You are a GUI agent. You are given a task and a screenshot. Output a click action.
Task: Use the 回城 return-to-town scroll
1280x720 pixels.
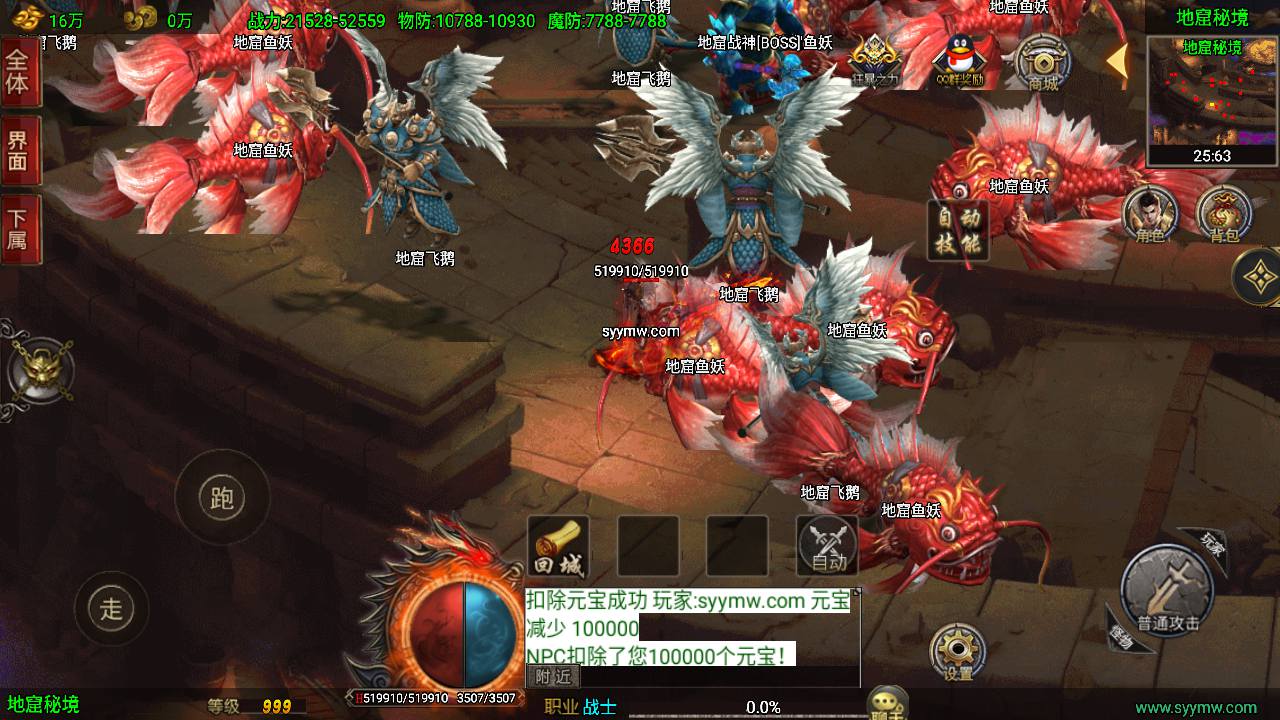point(558,547)
